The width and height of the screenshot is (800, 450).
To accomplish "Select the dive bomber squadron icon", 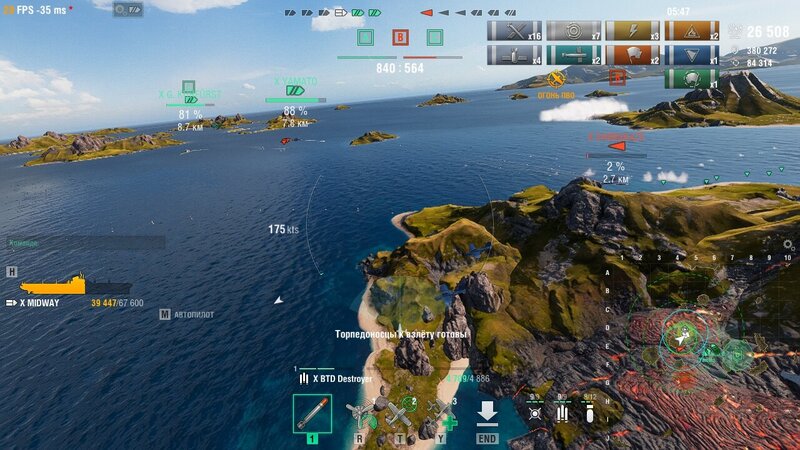I will click(x=588, y=412).
